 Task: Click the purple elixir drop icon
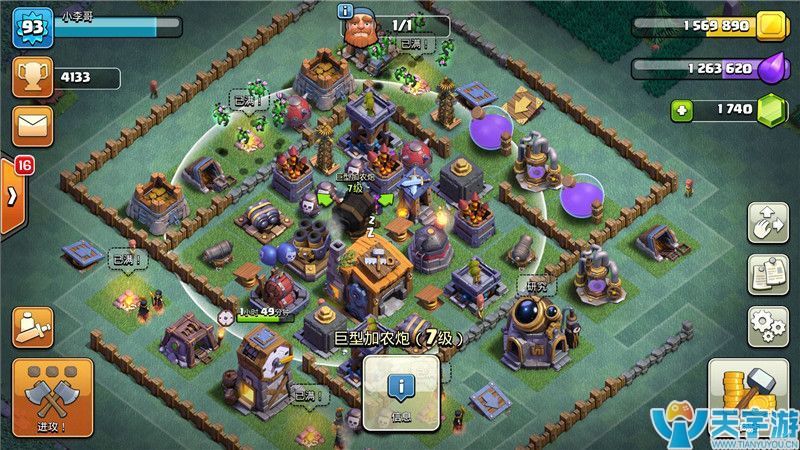pyautogui.click(x=771, y=69)
